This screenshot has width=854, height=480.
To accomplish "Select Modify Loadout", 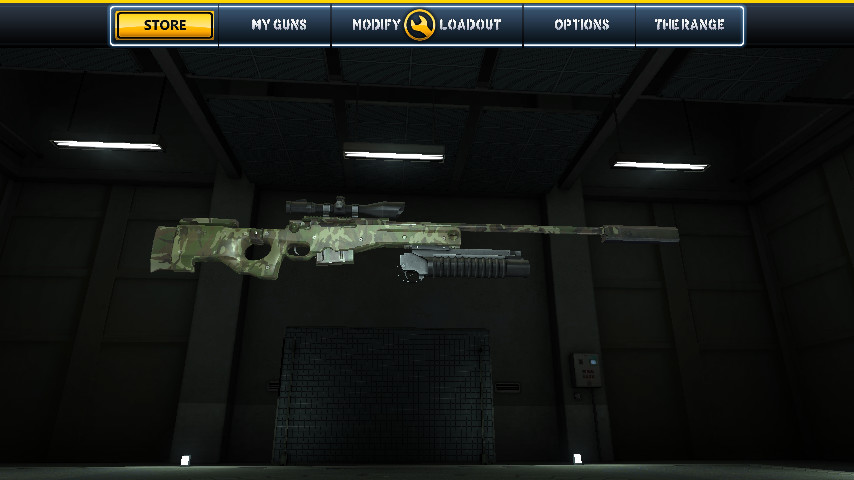I will pos(427,25).
